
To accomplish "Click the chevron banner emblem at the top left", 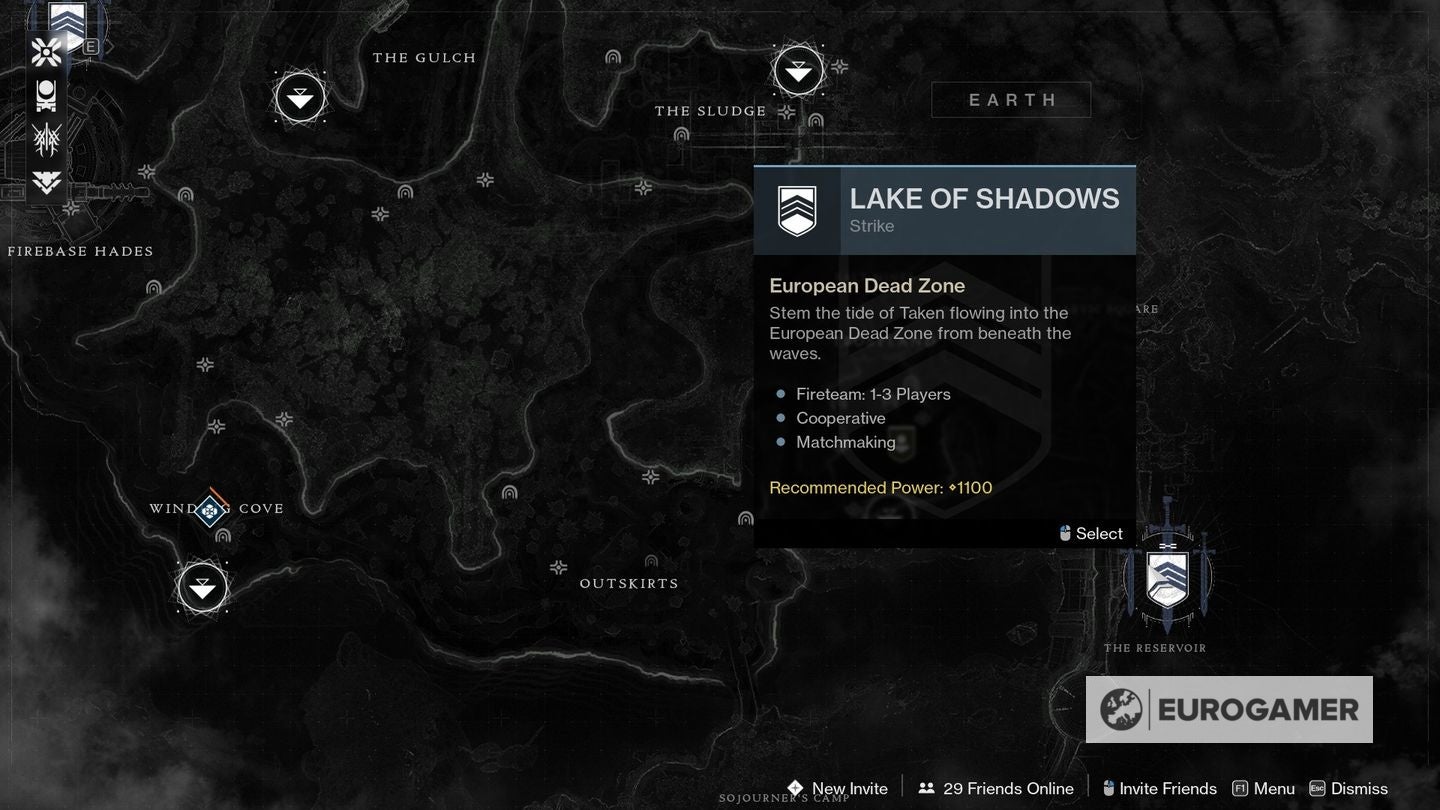I will [66, 18].
